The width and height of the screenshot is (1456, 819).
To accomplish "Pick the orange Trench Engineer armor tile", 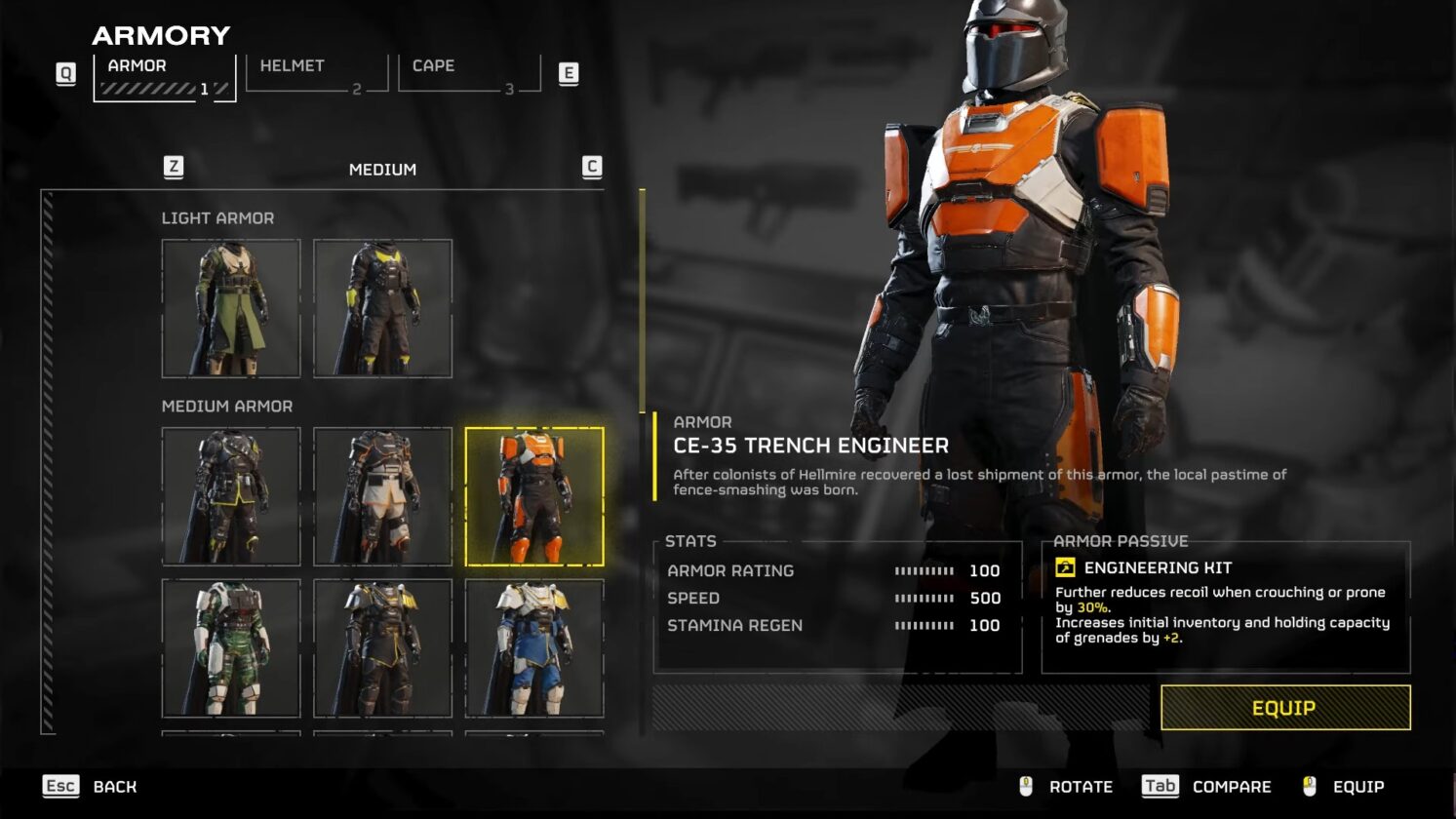I will 534,496.
